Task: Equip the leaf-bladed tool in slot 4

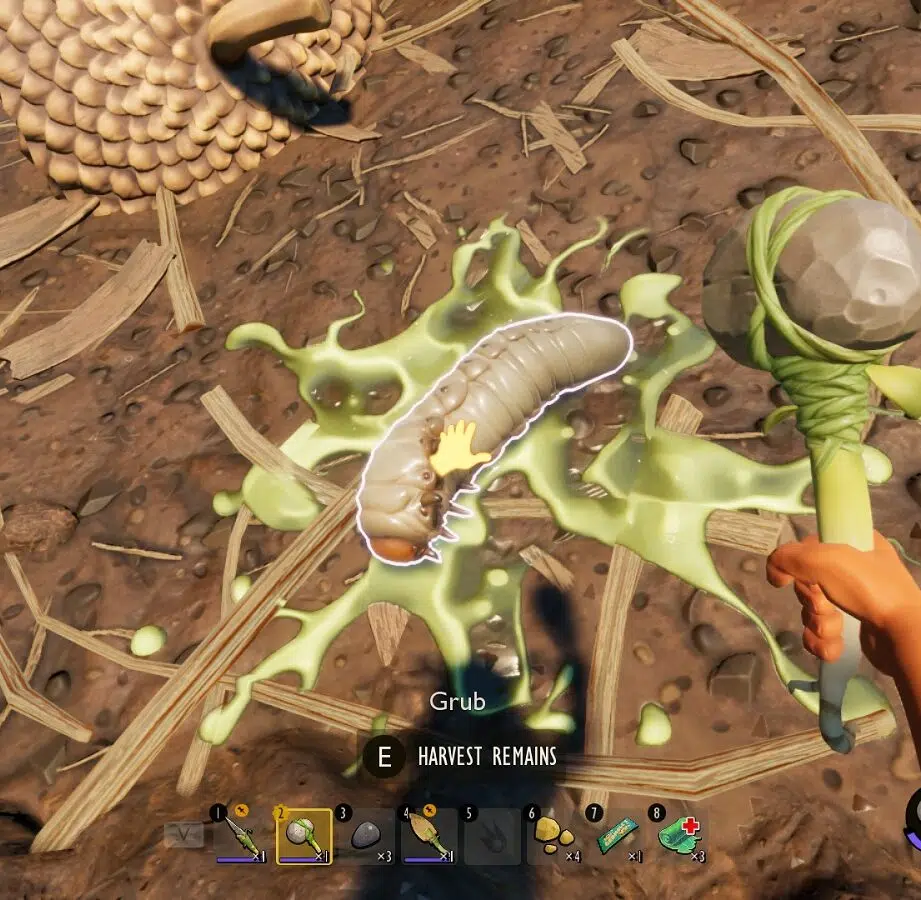Action: 428,836
